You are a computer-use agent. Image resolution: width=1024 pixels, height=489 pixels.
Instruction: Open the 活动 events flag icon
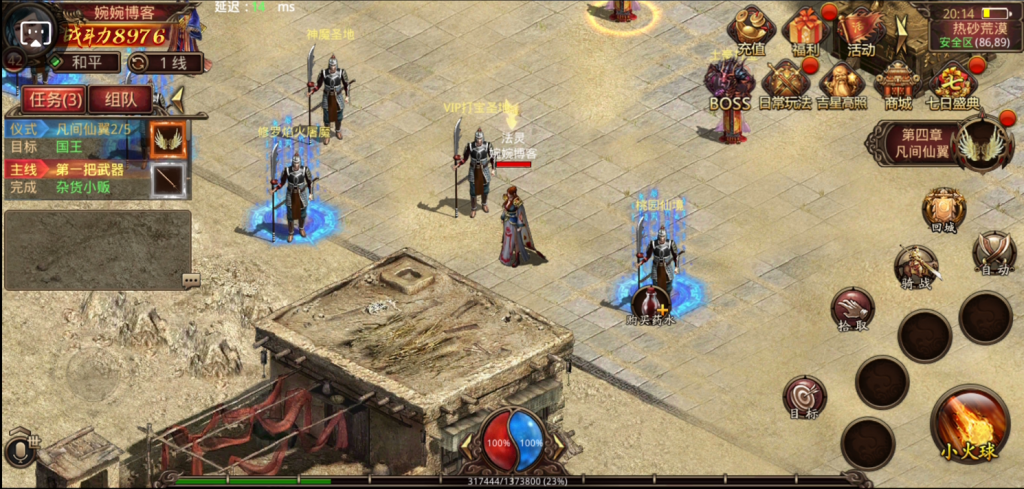pyautogui.click(x=860, y=29)
